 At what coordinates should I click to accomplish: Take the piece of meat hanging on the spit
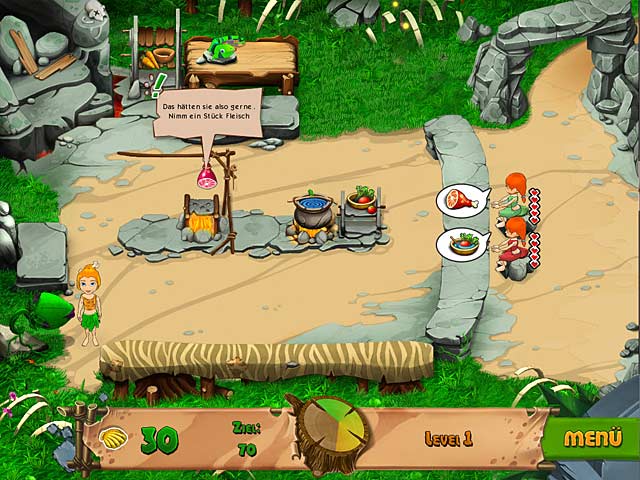208,178
